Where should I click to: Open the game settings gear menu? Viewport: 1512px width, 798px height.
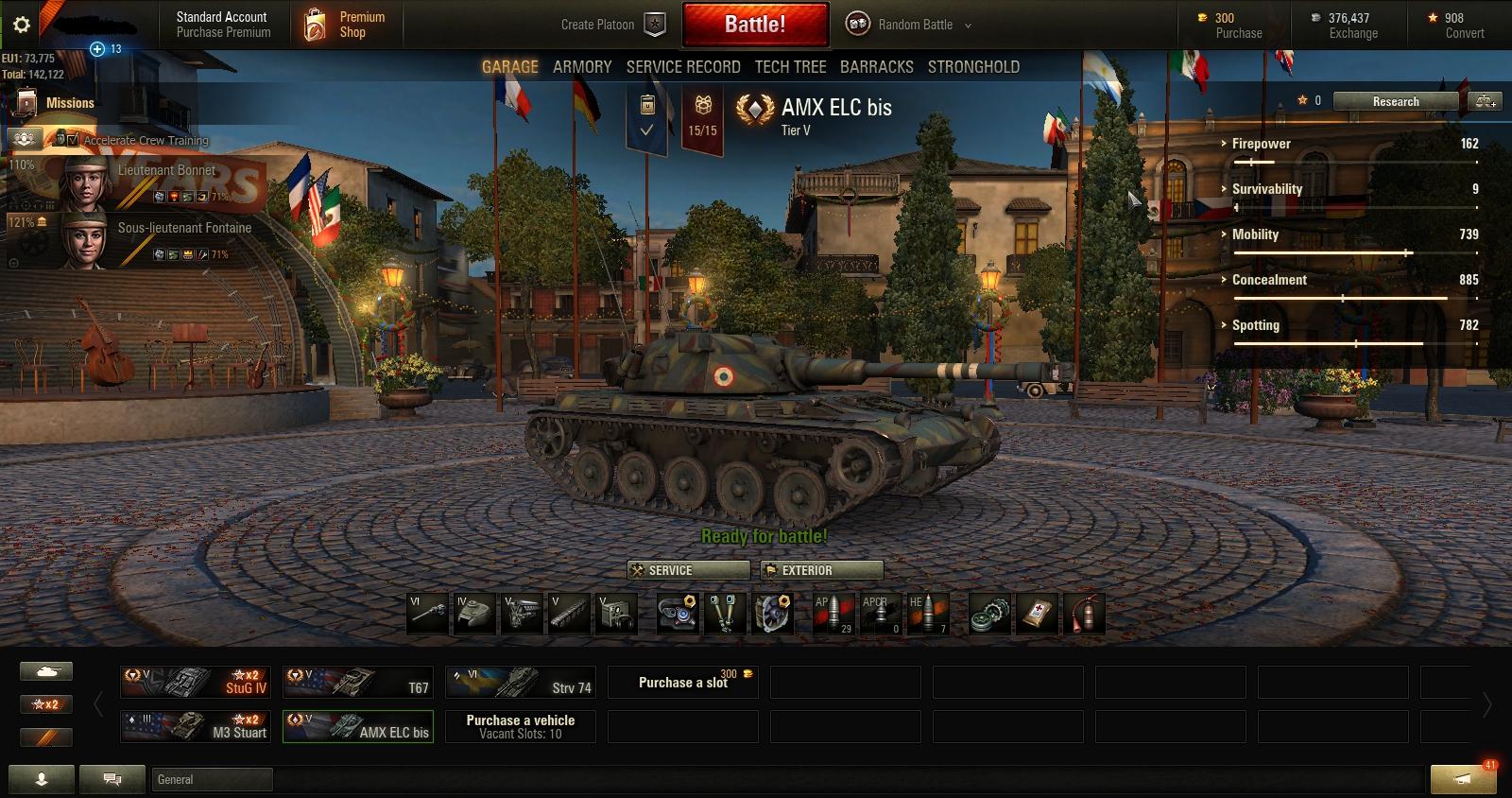[x=22, y=26]
